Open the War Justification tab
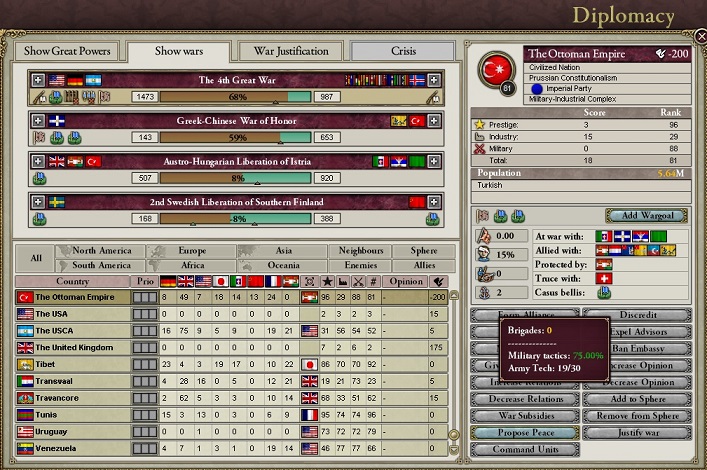This screenshot has height=470, width=707. coord(291,51)
